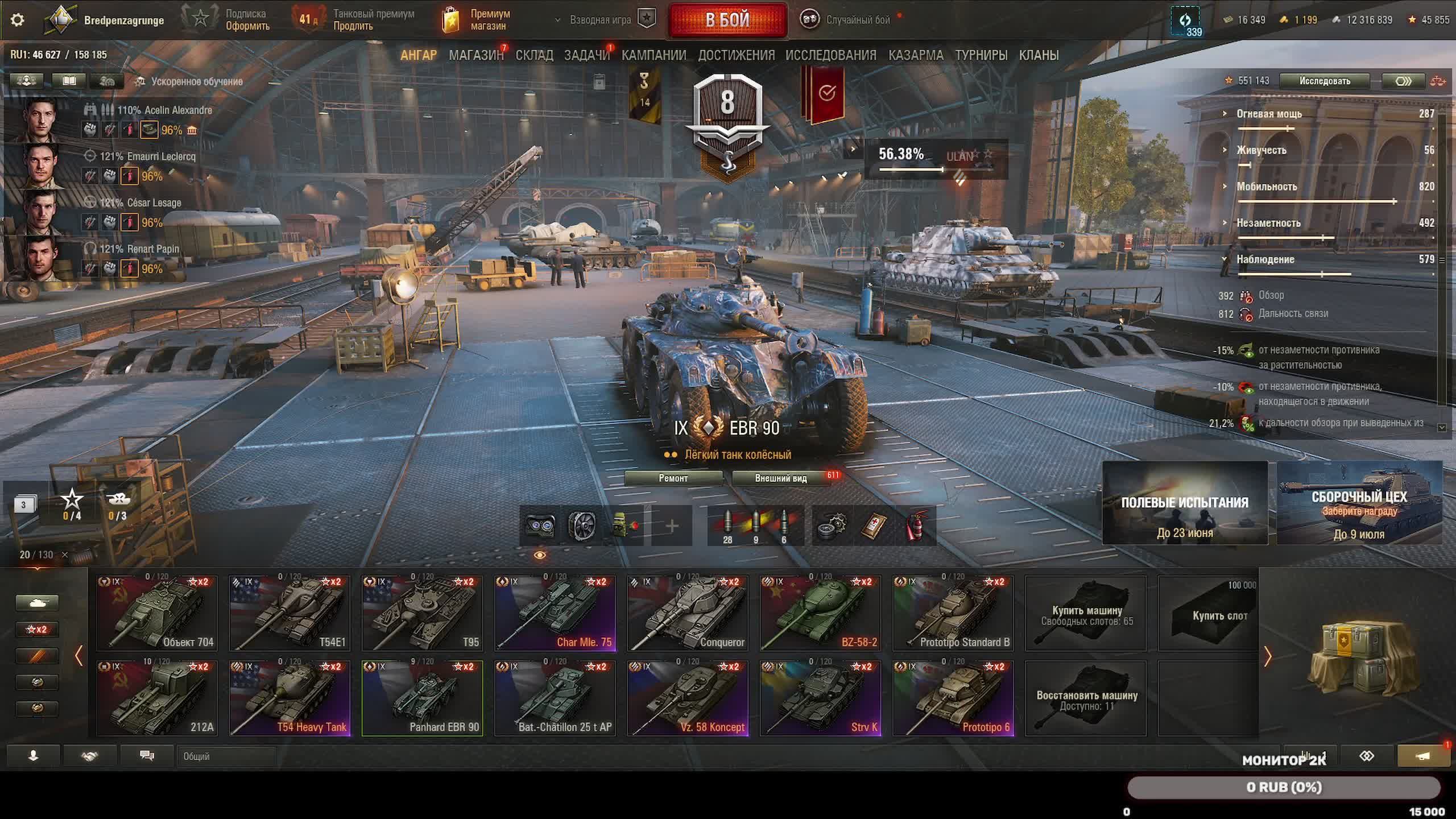Pick the Strv K tank card

point(821,698)
